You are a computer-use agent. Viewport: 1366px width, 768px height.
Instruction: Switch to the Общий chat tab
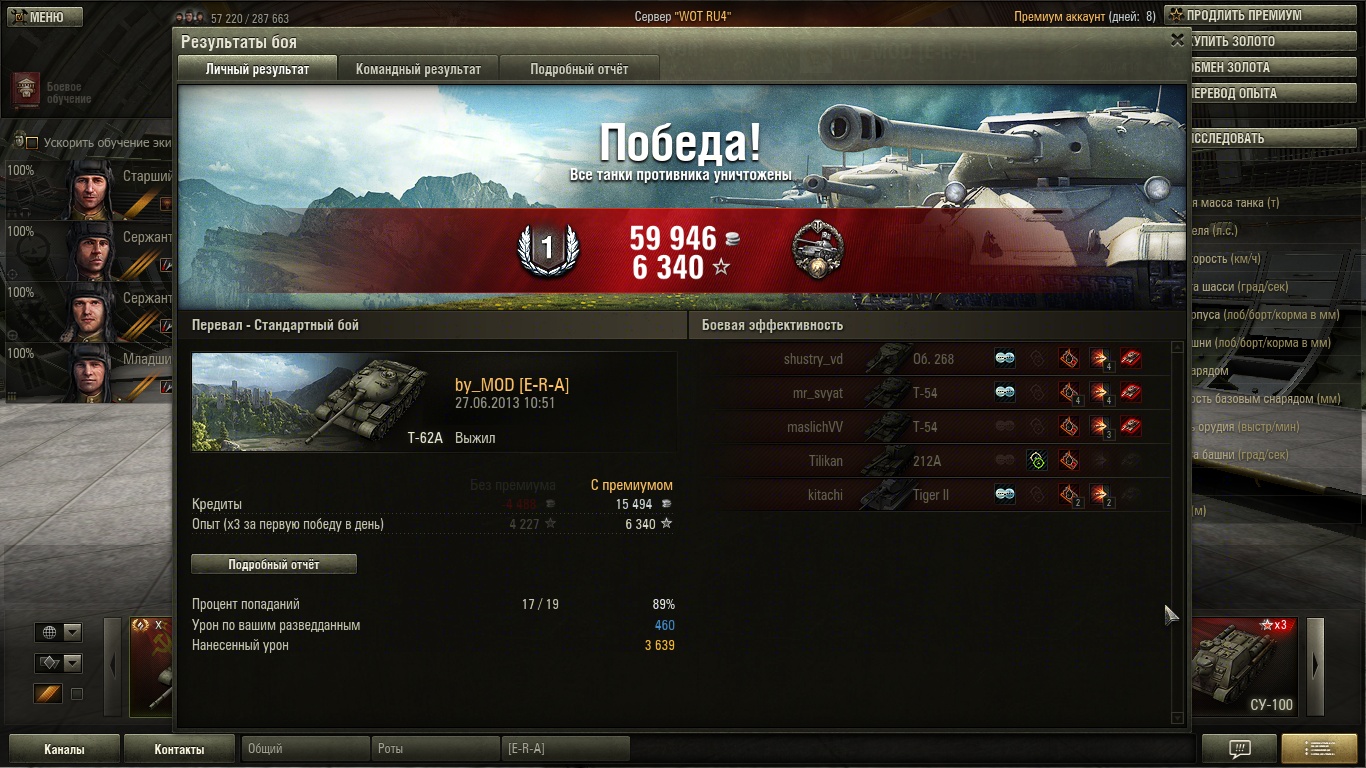(x=305, y=748)
